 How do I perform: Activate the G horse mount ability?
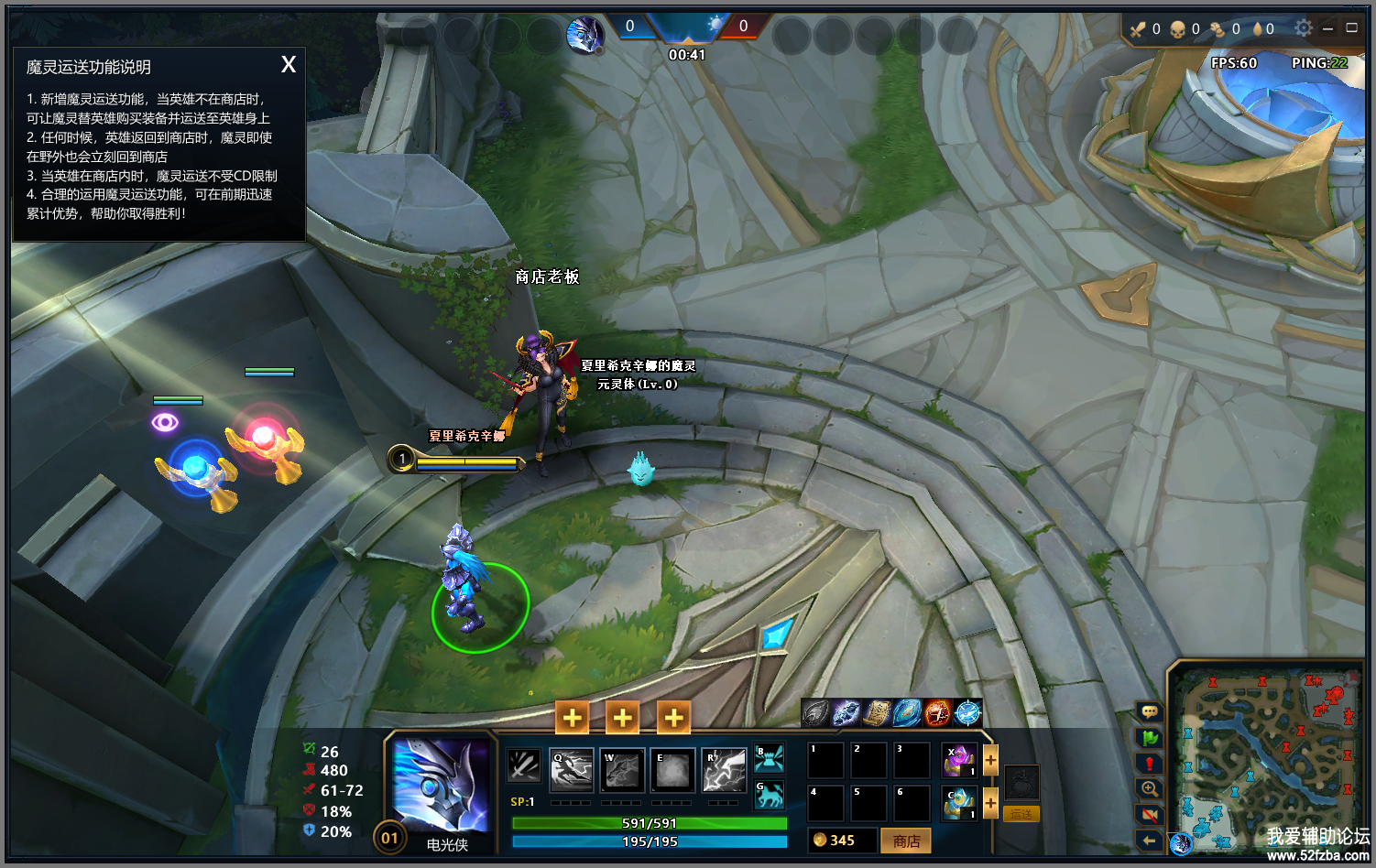point(770,794)
